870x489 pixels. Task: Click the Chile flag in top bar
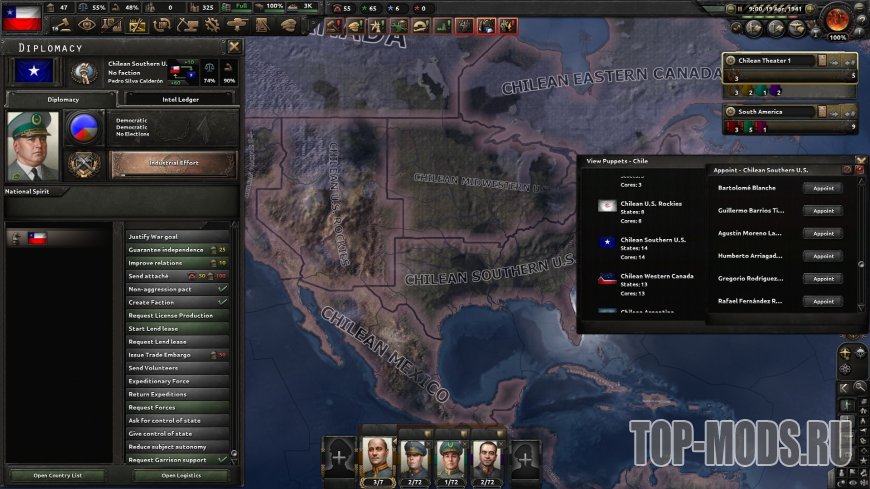pos(21,15)
